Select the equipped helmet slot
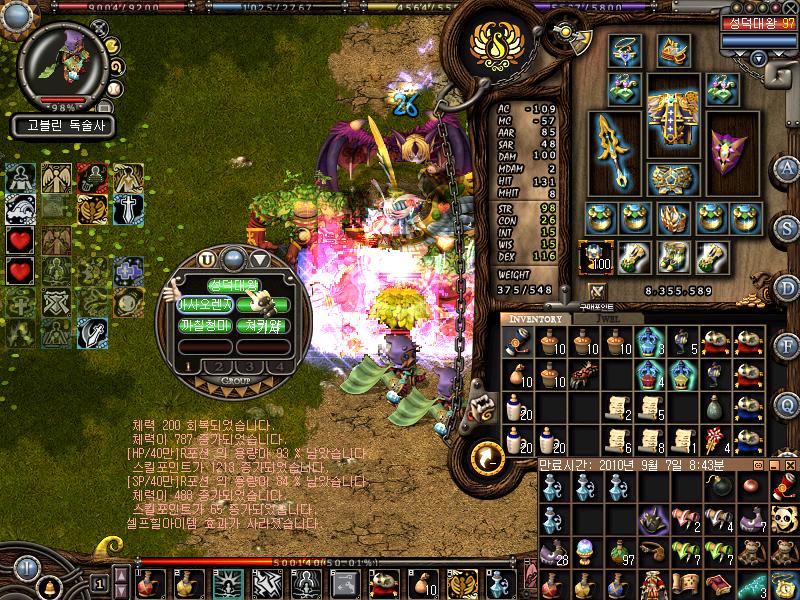 [672, 50]
